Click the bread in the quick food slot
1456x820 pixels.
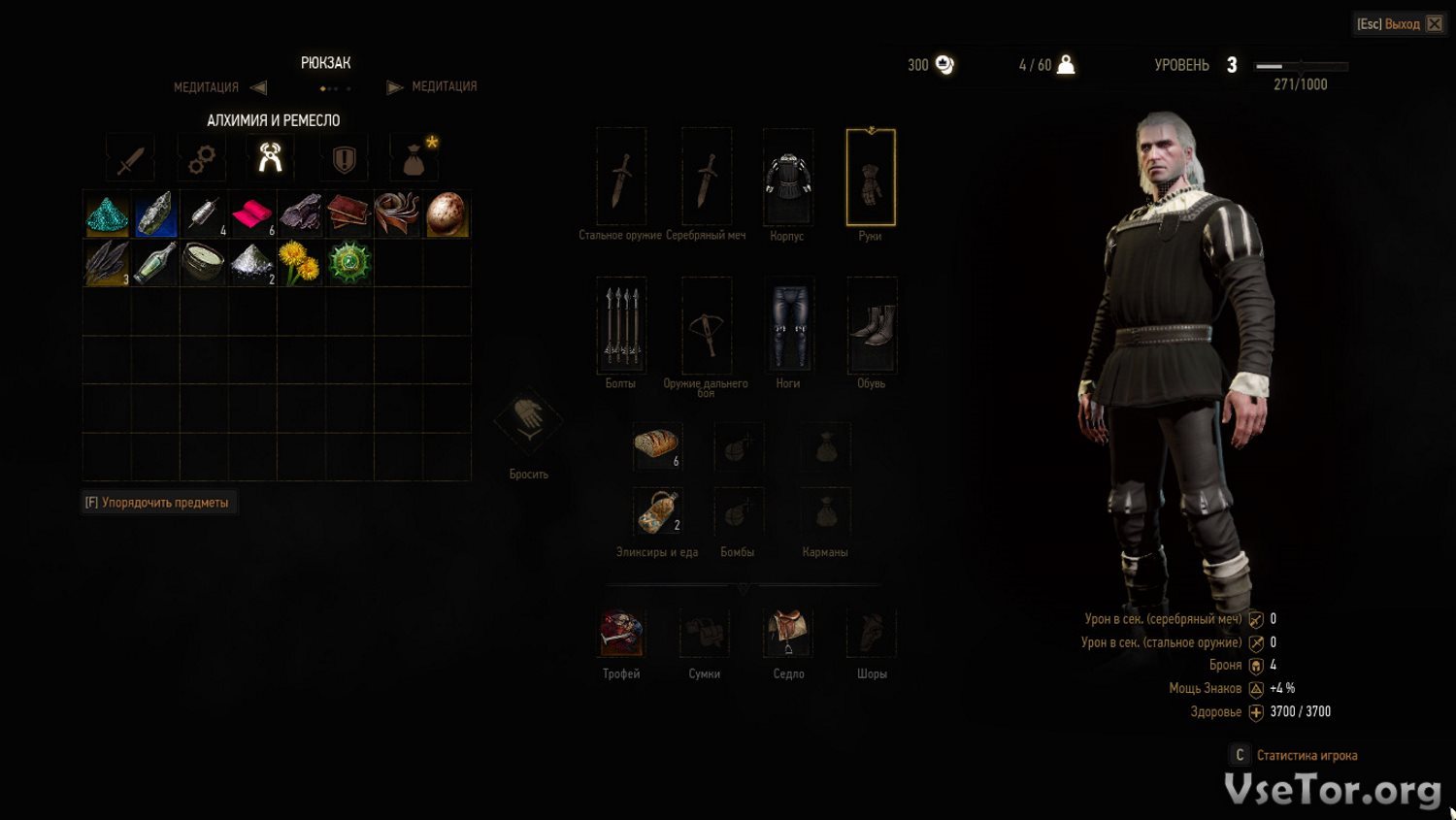tap(657, 445)
